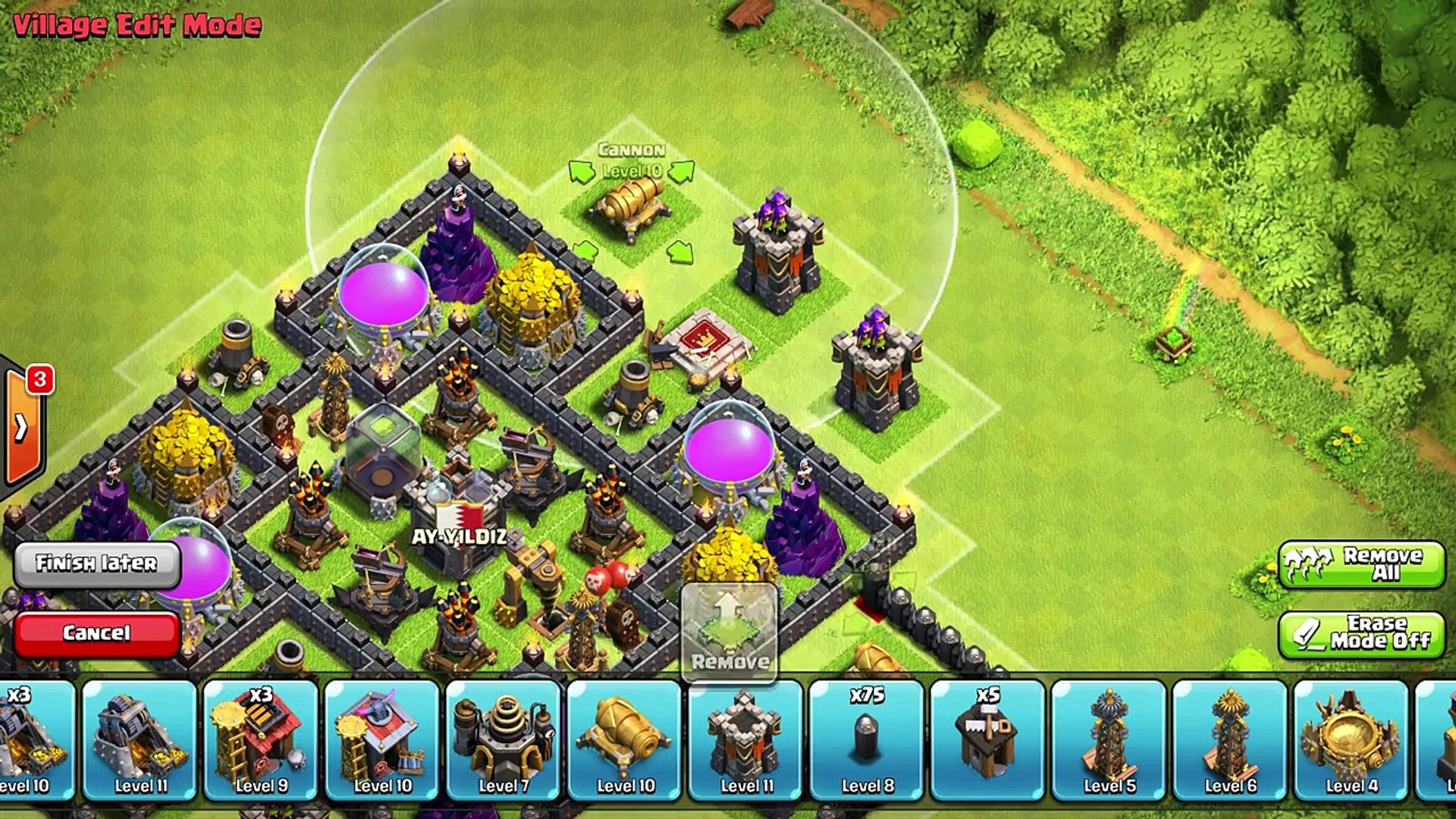Click the Remove button above the tray

(730, 631)
